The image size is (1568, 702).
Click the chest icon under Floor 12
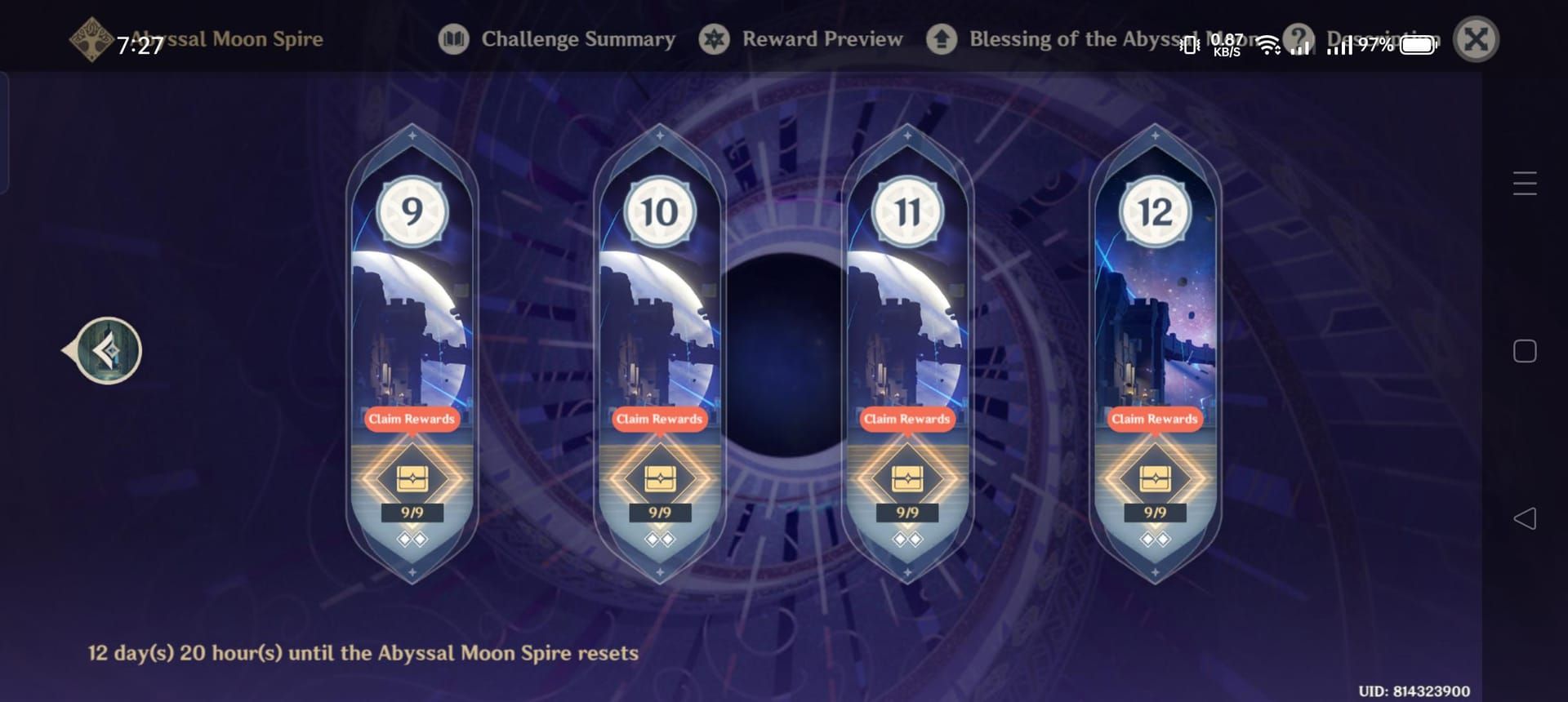click(1155, 478)
